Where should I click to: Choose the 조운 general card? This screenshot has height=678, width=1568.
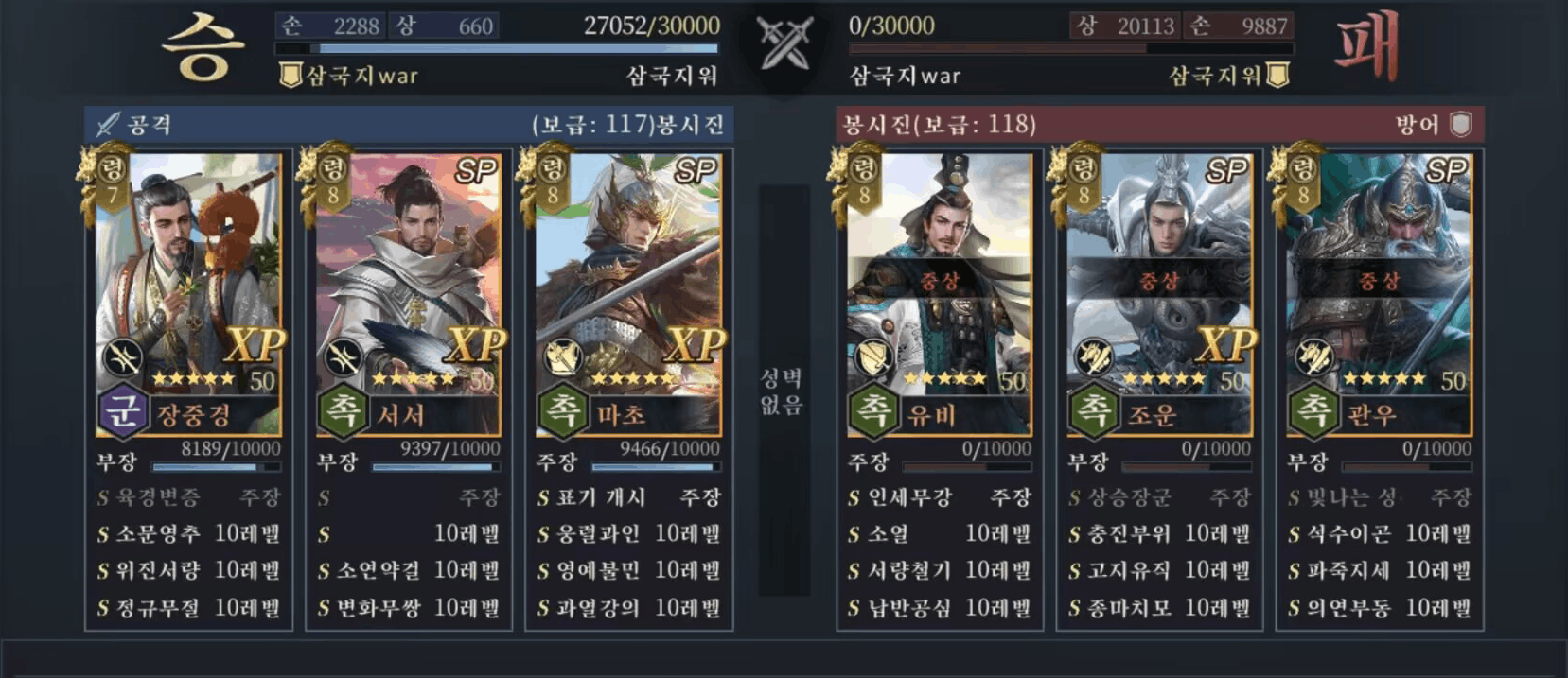point(1159,284)
